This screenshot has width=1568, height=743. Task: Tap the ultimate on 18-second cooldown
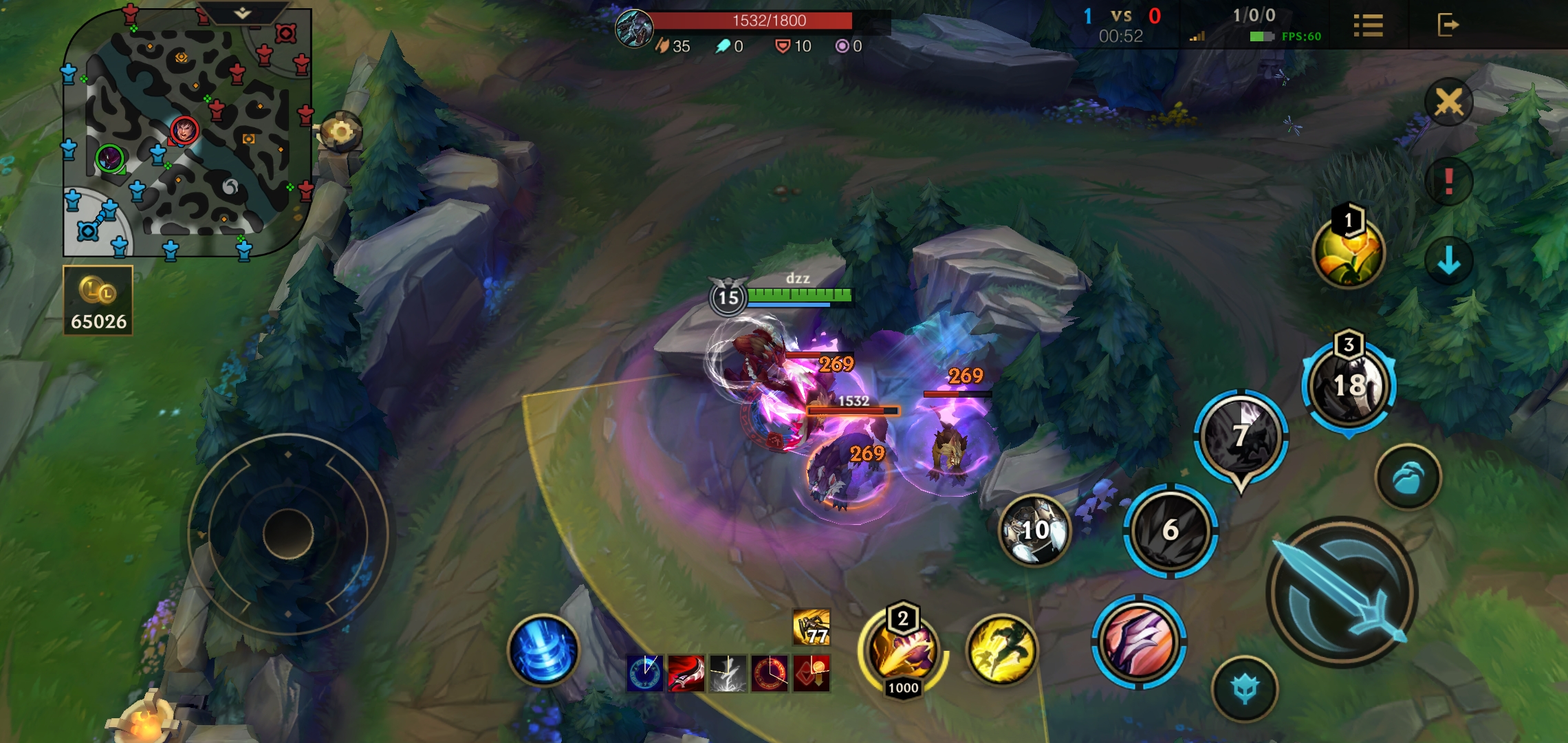pos(1349,385)
